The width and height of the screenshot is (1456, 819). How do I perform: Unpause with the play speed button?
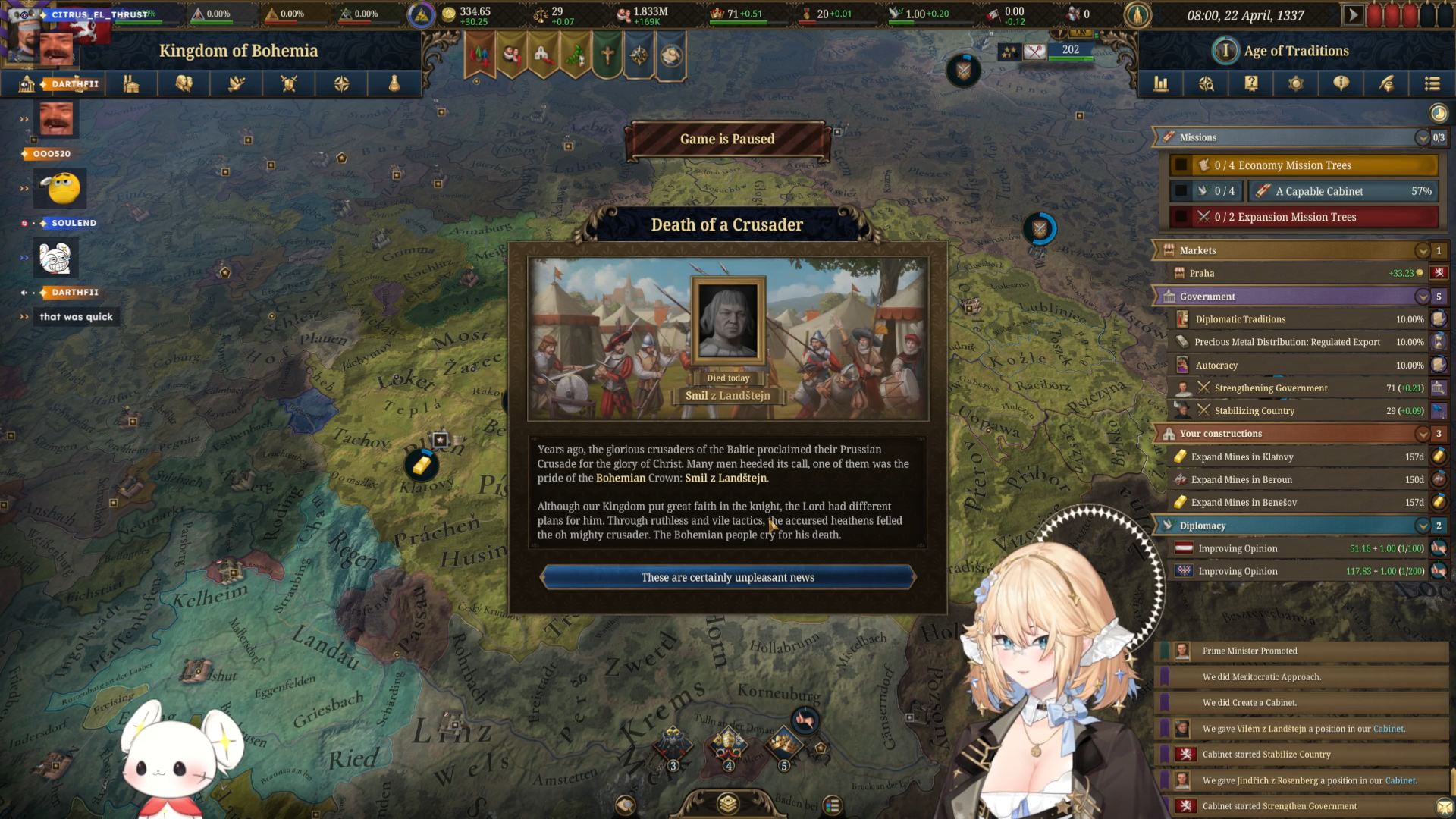point(1352,15)
